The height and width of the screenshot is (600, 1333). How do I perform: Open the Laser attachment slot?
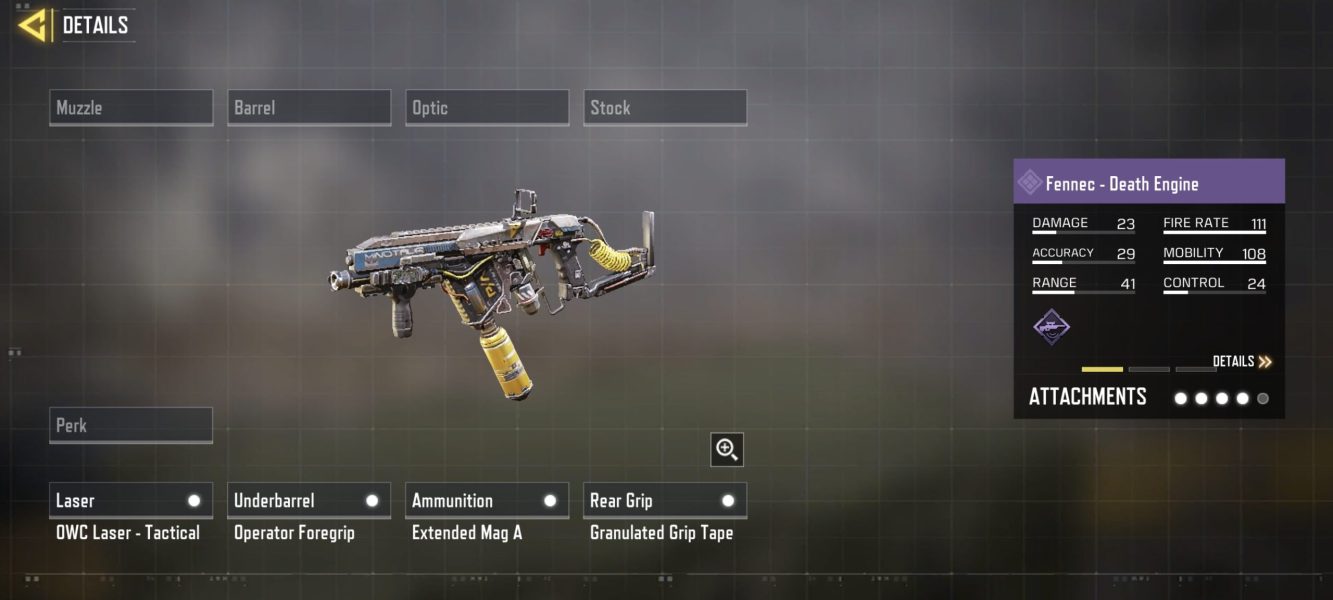[131, 501]
